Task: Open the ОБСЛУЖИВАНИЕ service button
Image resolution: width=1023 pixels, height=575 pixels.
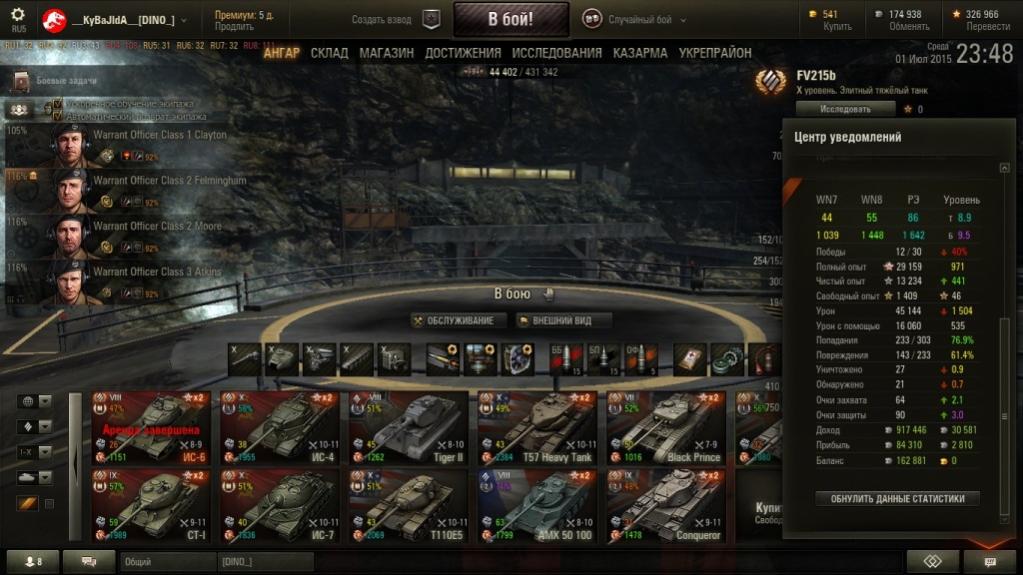Action: (455, 320)
